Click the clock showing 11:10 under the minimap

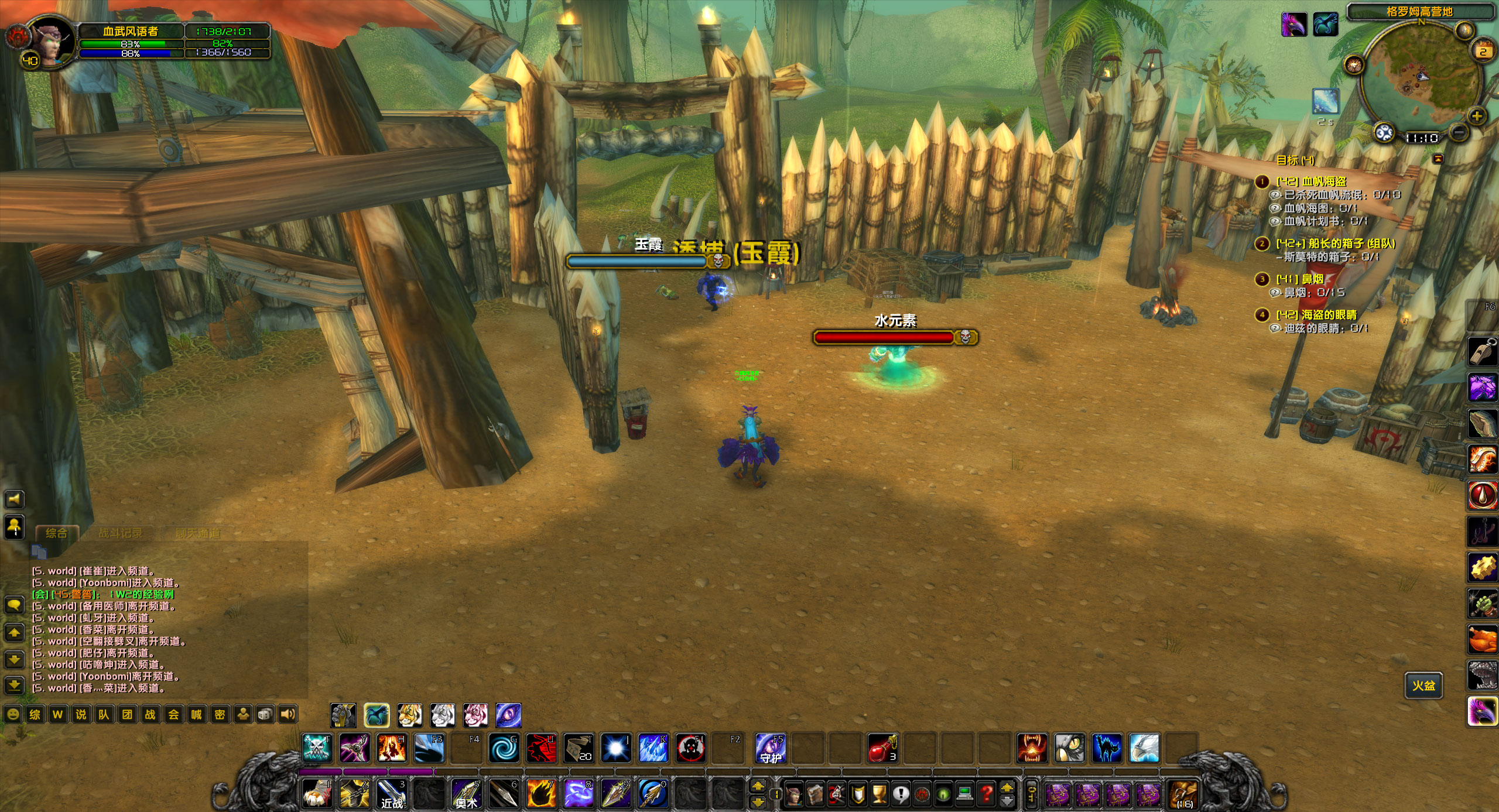1422,138
